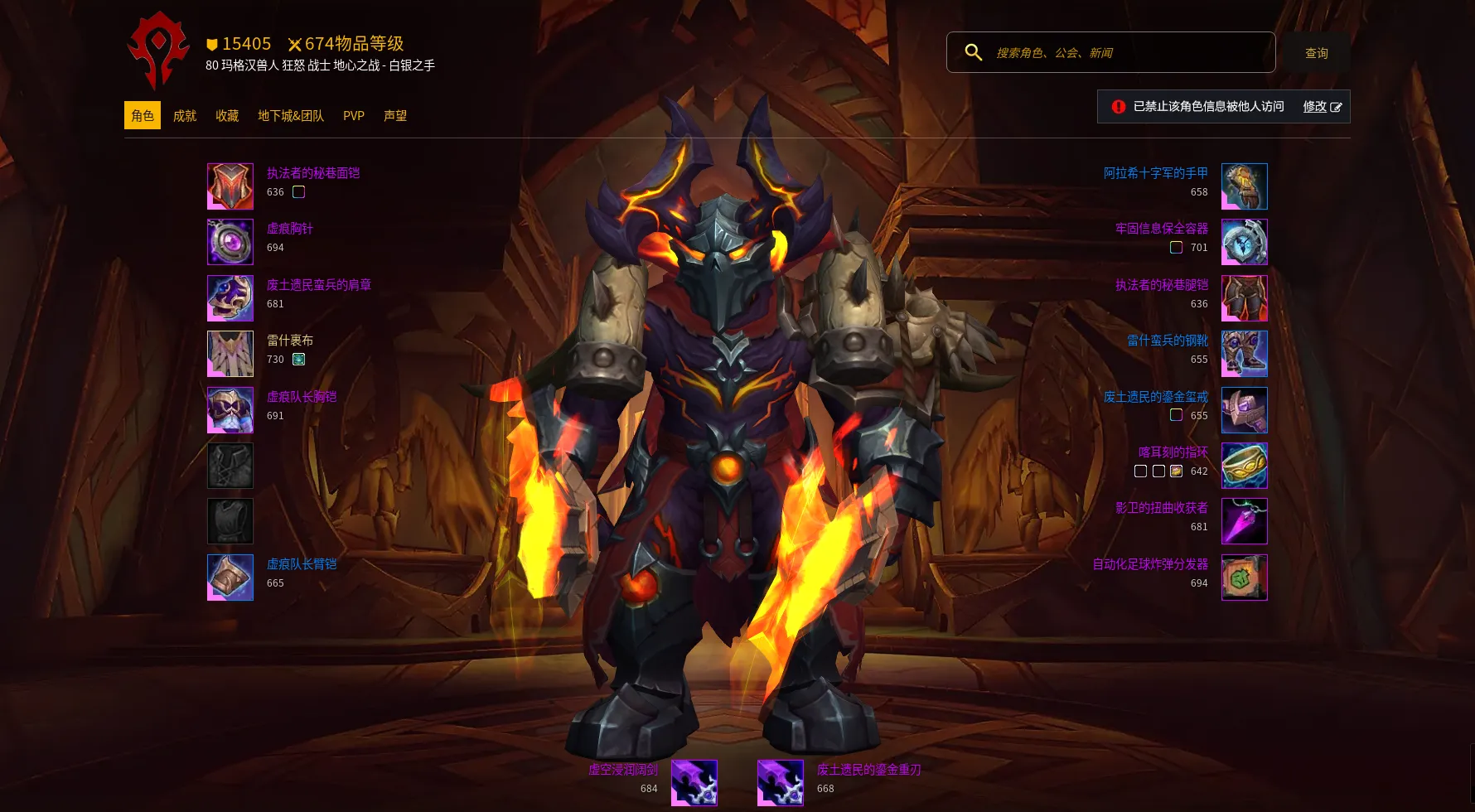
Task: Click the 虚痕队长胸铠 chest armor icon
Action: [230, 410]
